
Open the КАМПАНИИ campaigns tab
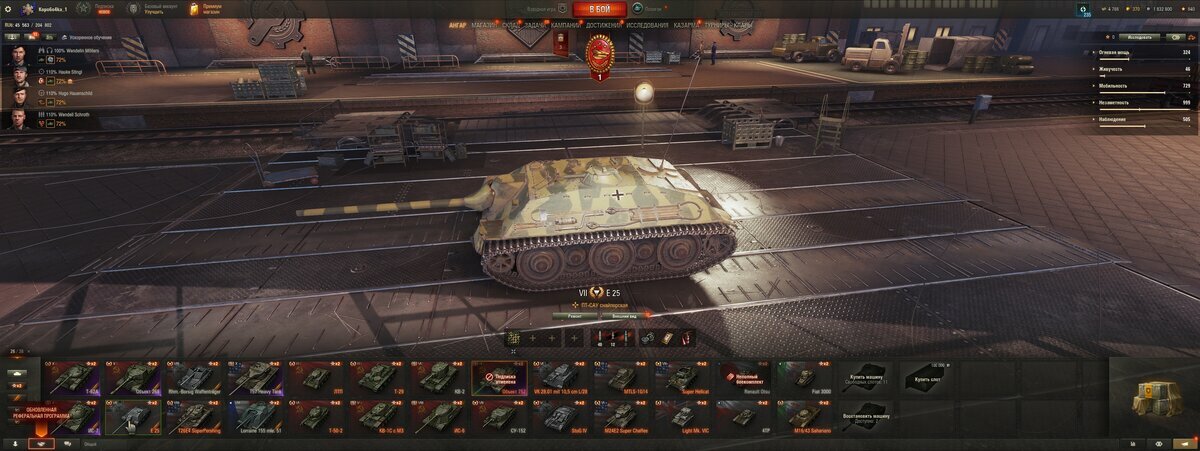[565, 24]
